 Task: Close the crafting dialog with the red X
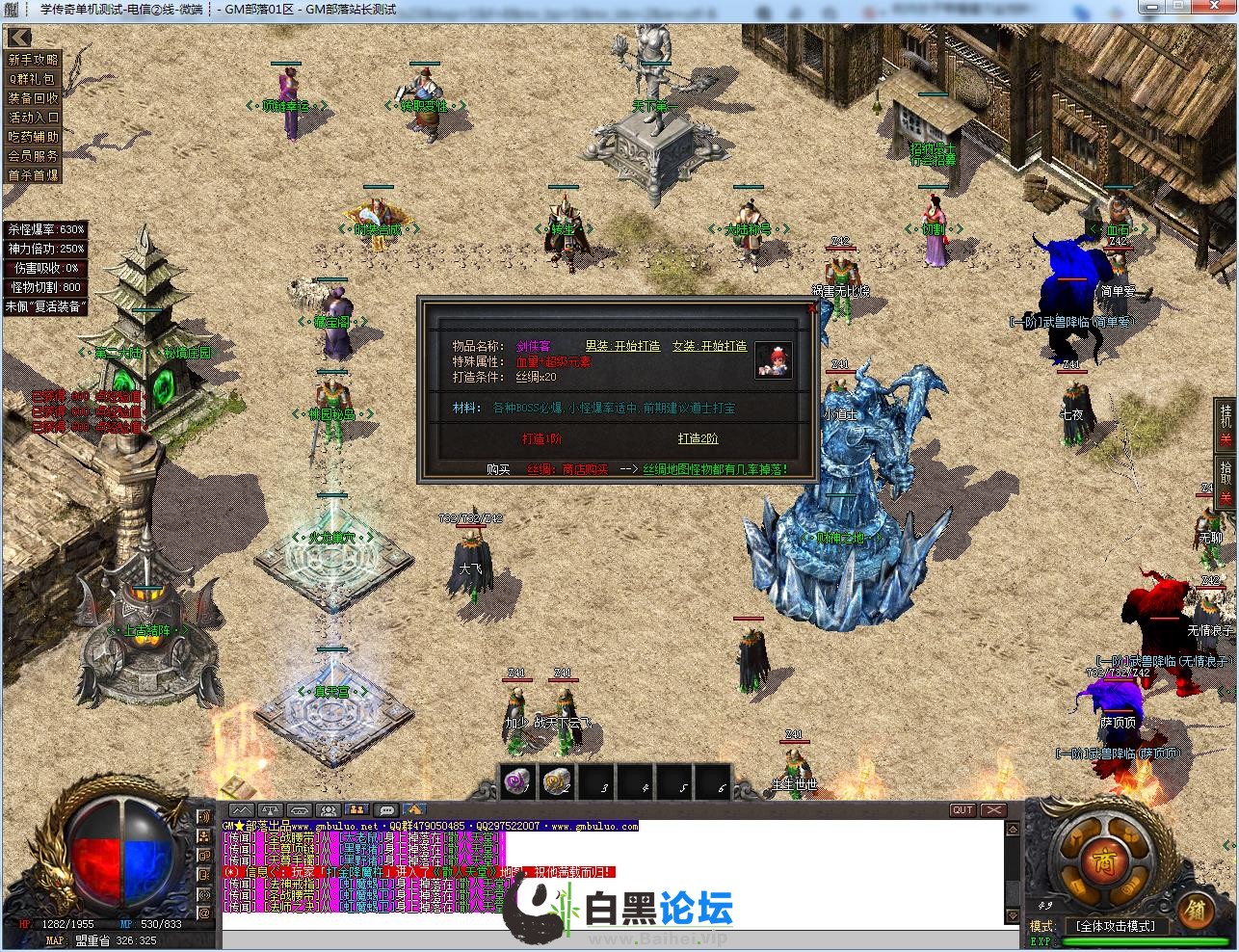coord(812,307)
